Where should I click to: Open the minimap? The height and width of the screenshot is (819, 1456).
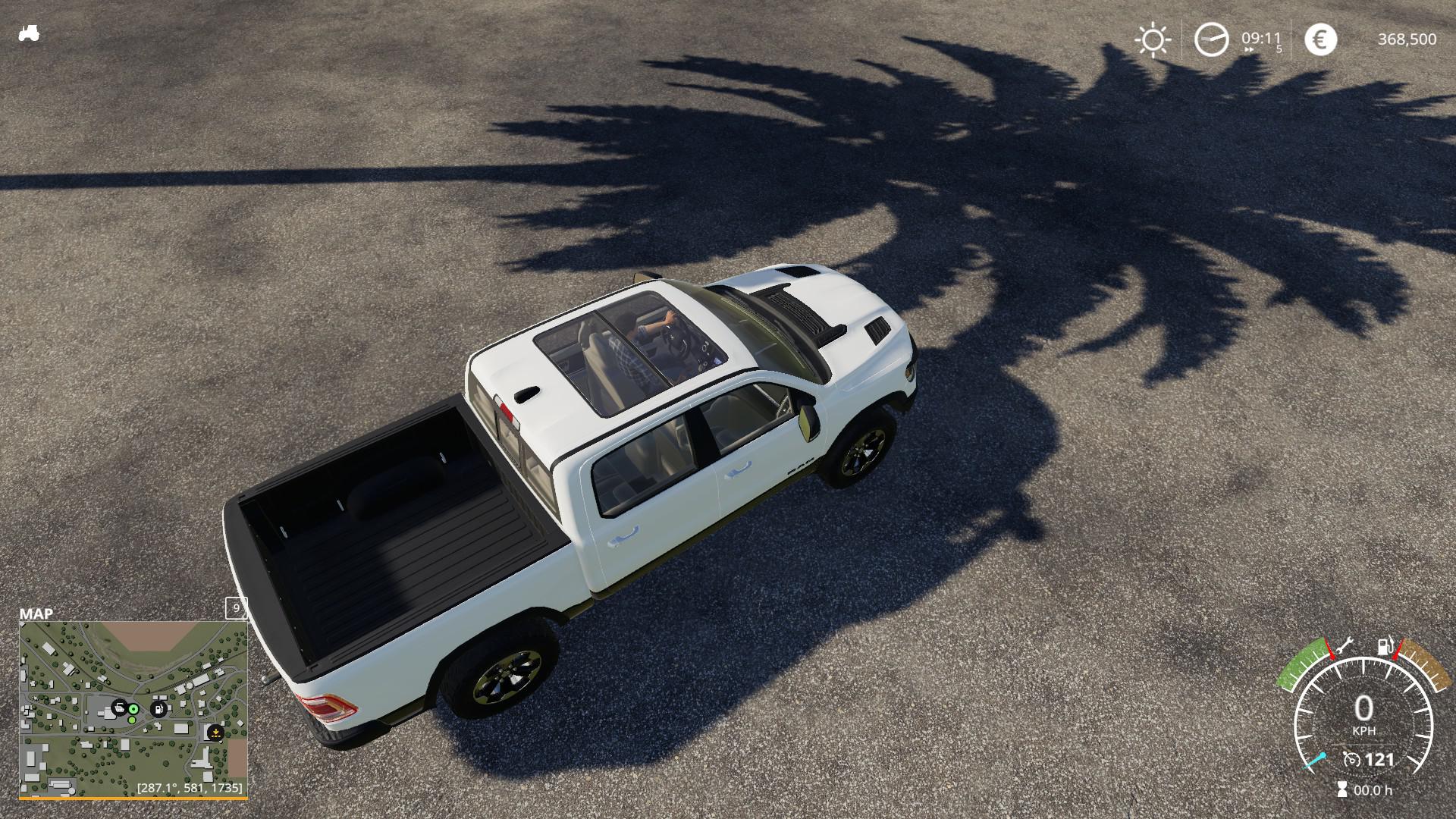[x=133, y=708]
